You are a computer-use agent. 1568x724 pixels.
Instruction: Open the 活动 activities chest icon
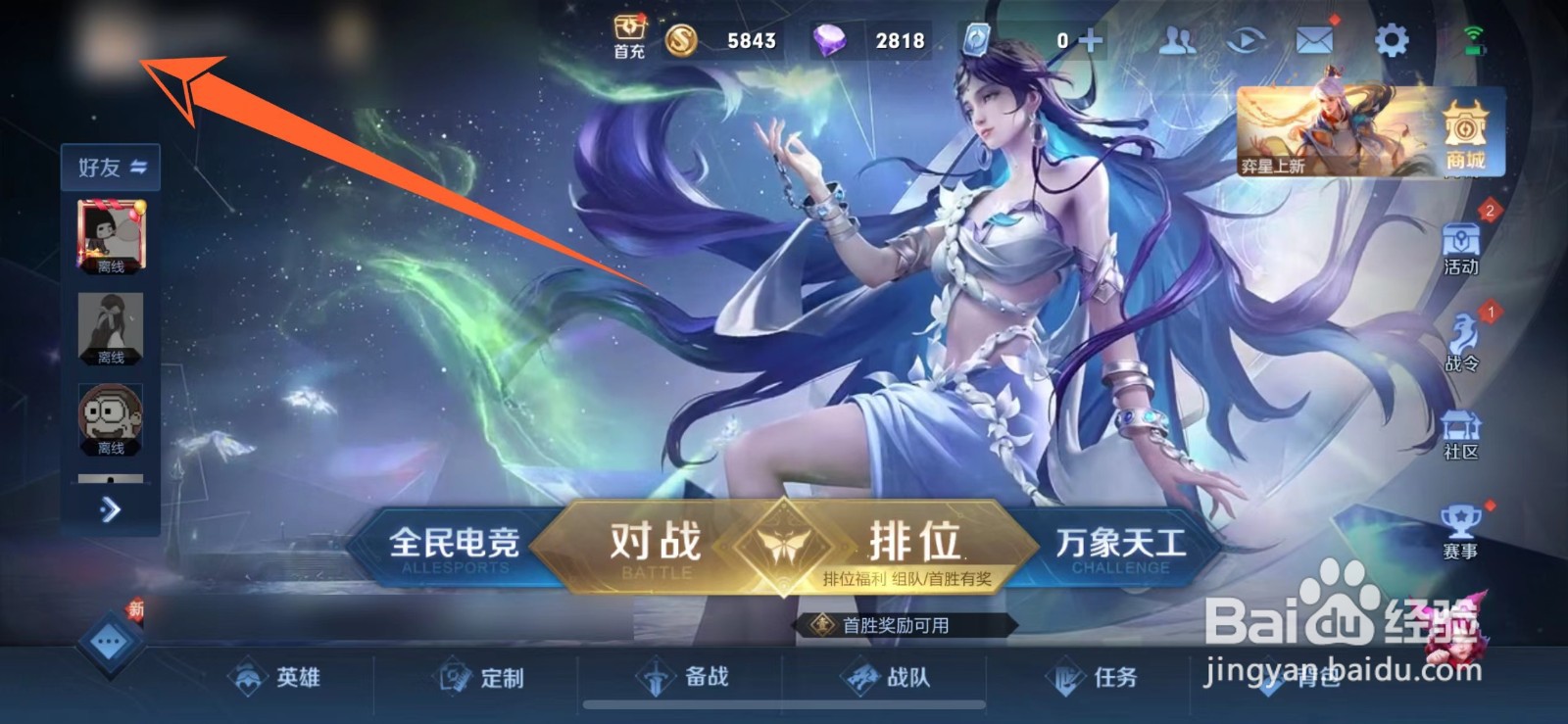pyautogui.click(x=1462, y=247)
